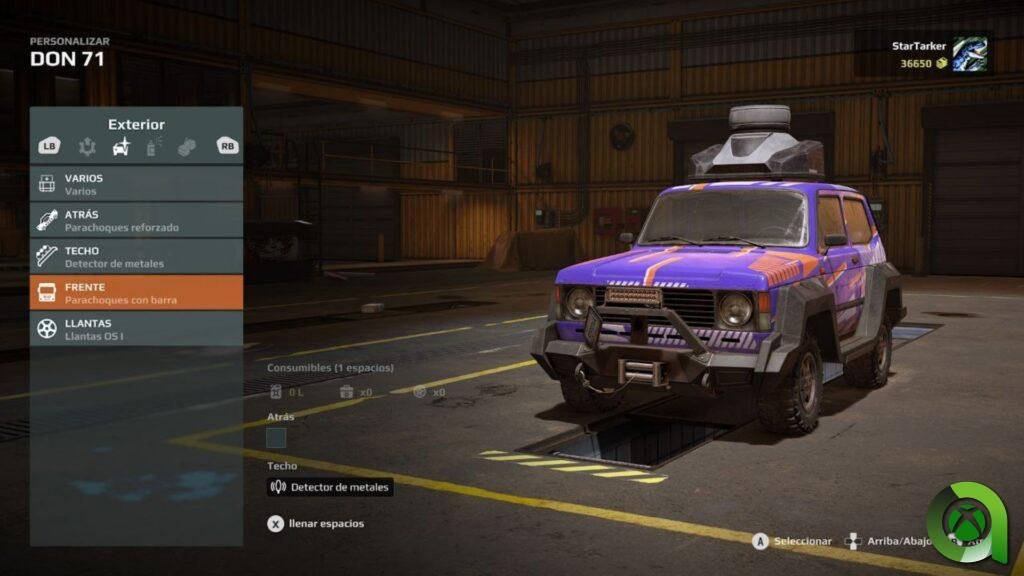The image size is (1024, 576).
Task: Select the Varios customization category
Action: tap(136, 184)
